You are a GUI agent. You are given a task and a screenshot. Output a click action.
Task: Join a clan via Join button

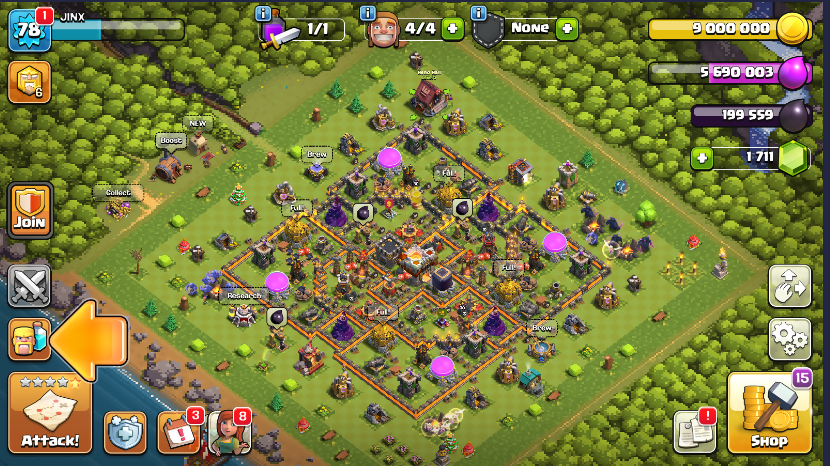29,210
